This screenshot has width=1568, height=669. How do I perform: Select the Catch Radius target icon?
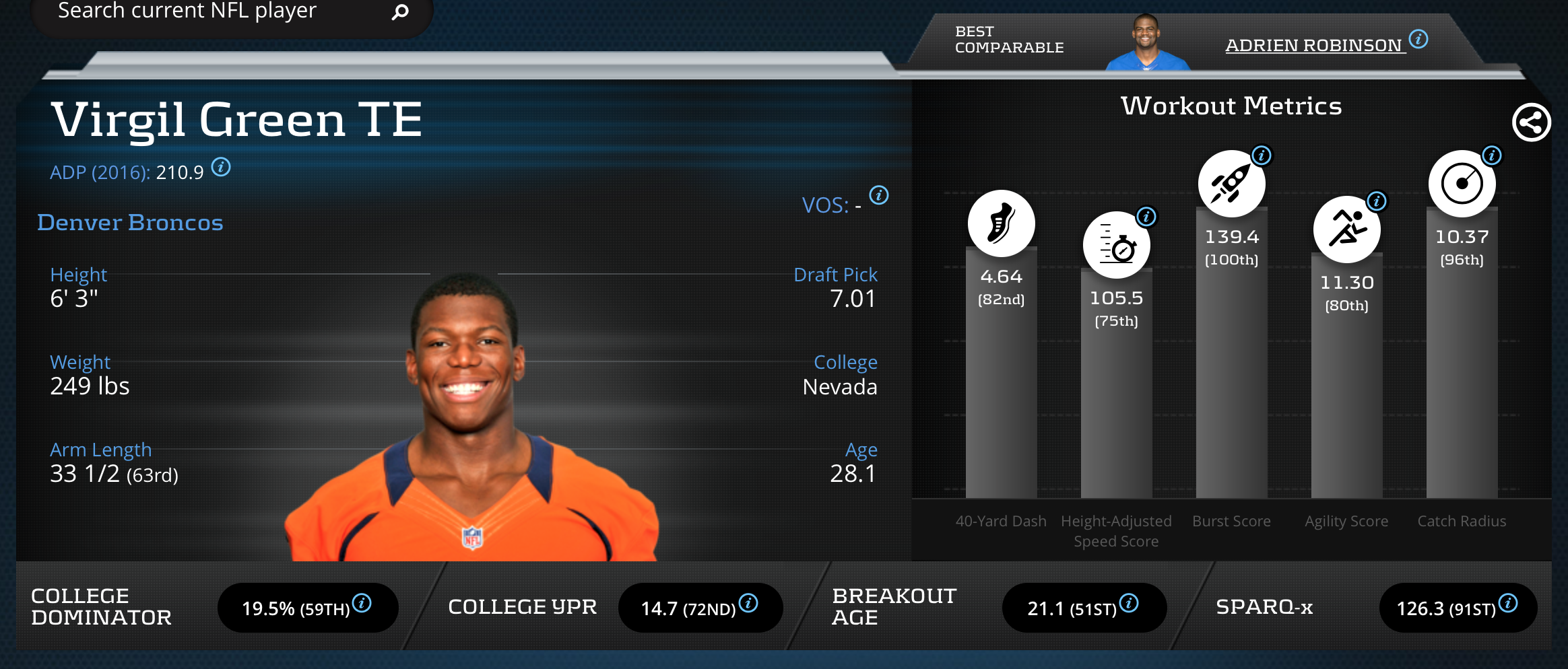click(1462, 184)
